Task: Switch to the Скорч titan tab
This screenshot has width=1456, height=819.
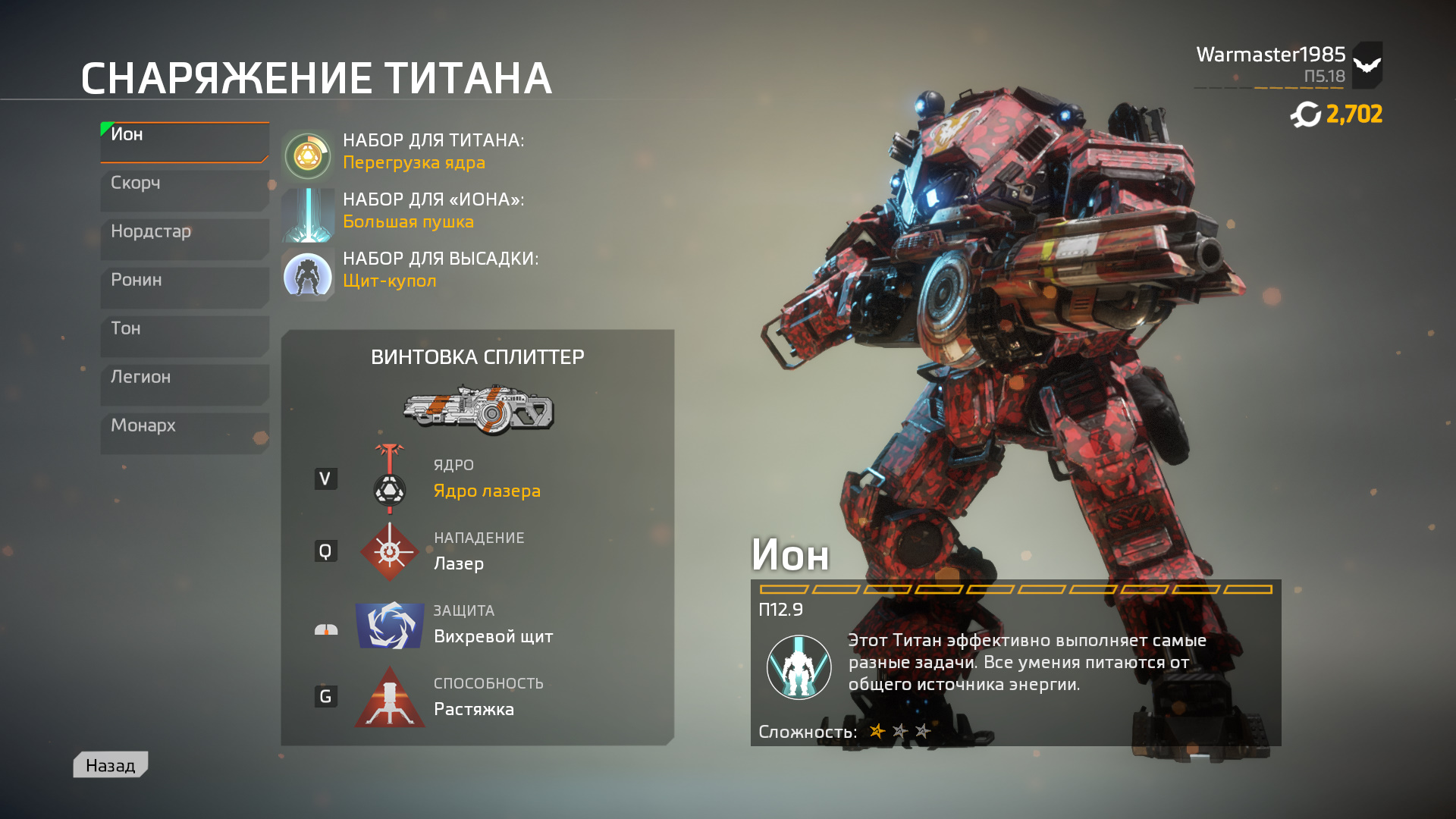Action: click(x=184, y=190)
